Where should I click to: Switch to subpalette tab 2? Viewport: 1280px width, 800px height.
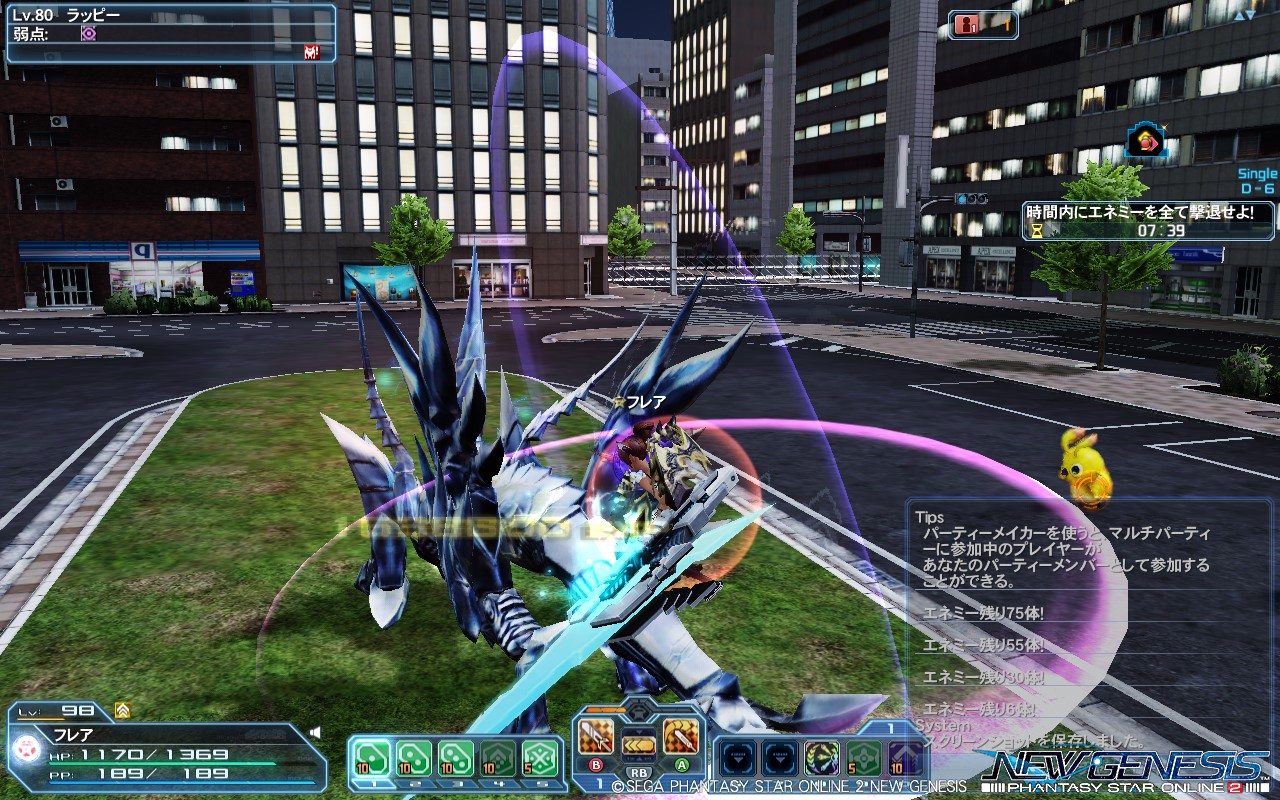point(414,783)
